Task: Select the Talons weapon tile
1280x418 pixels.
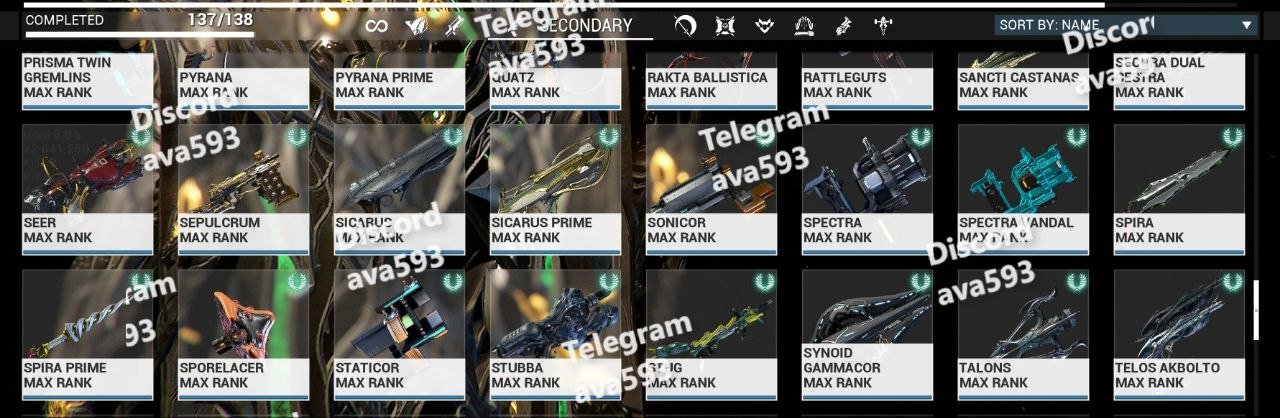Action: (1024, 334)
